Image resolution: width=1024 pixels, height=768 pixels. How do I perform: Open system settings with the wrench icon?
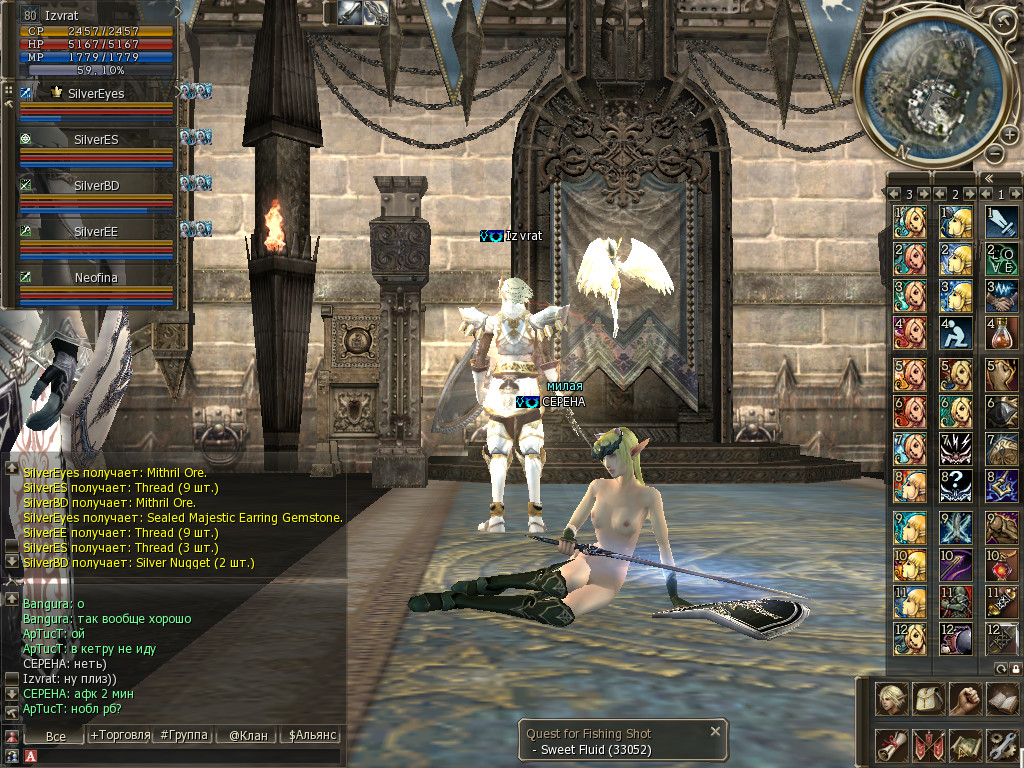click(x=1001, y=743)
